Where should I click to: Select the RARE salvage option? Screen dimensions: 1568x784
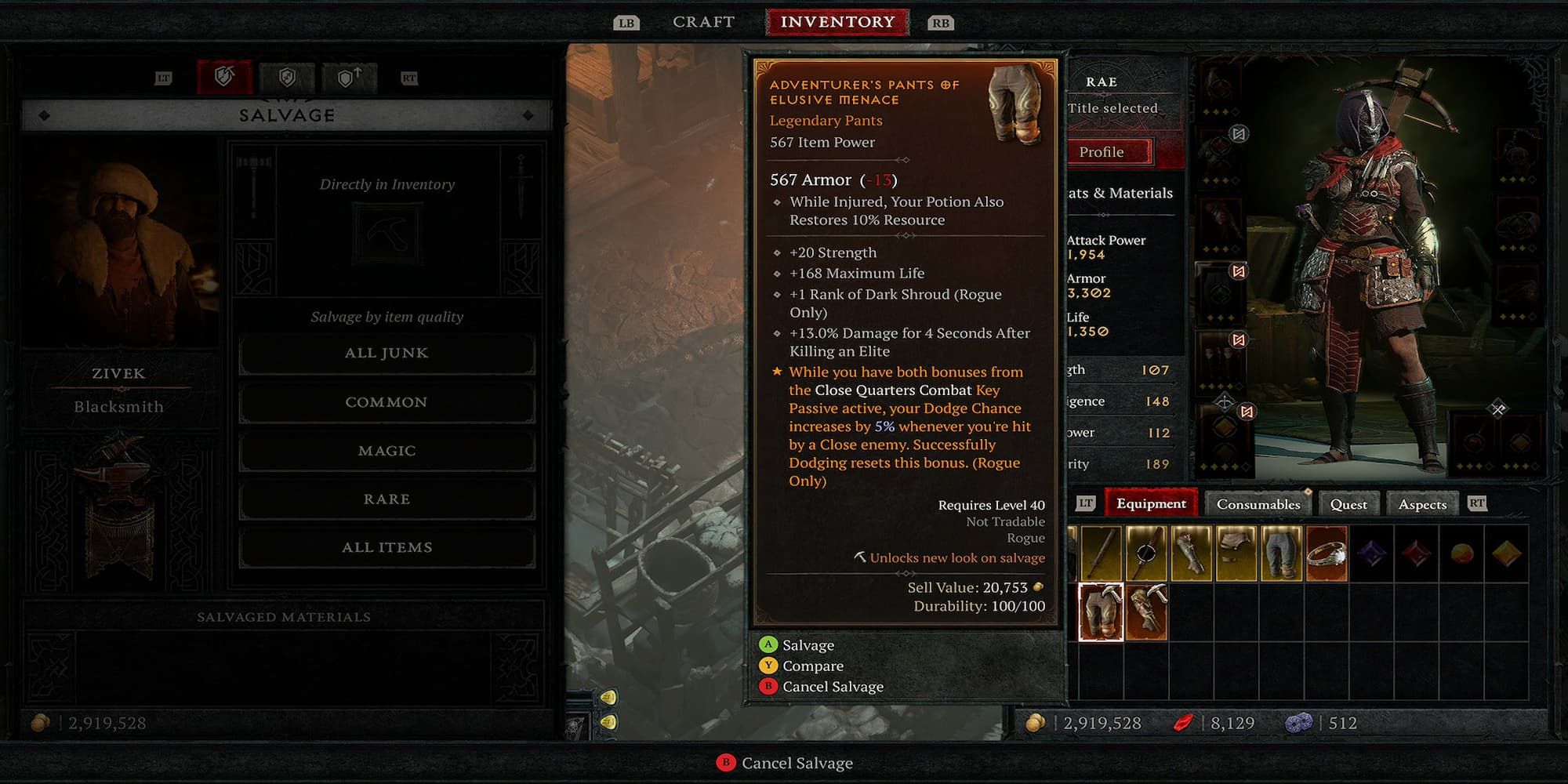[x=386, y=499]
